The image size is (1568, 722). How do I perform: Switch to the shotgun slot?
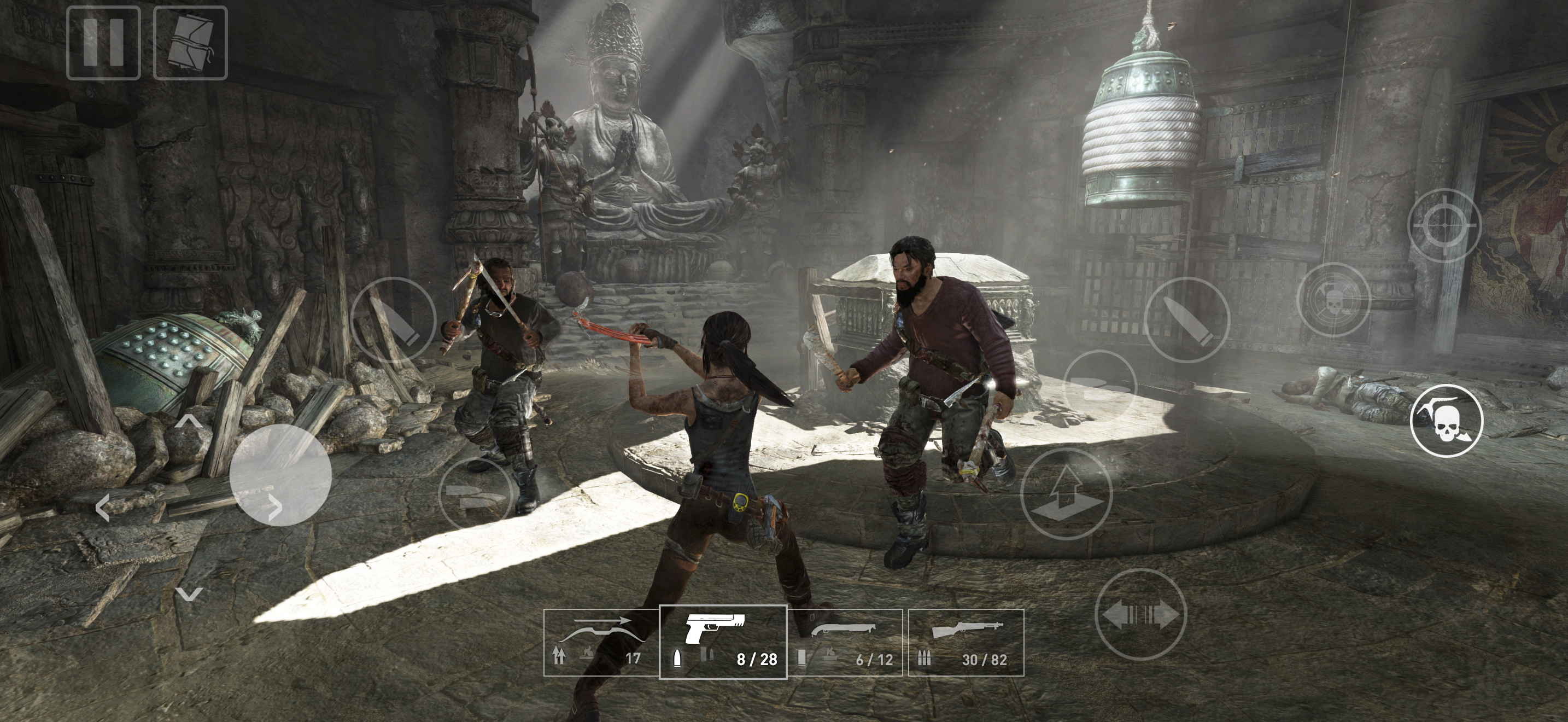845,642
